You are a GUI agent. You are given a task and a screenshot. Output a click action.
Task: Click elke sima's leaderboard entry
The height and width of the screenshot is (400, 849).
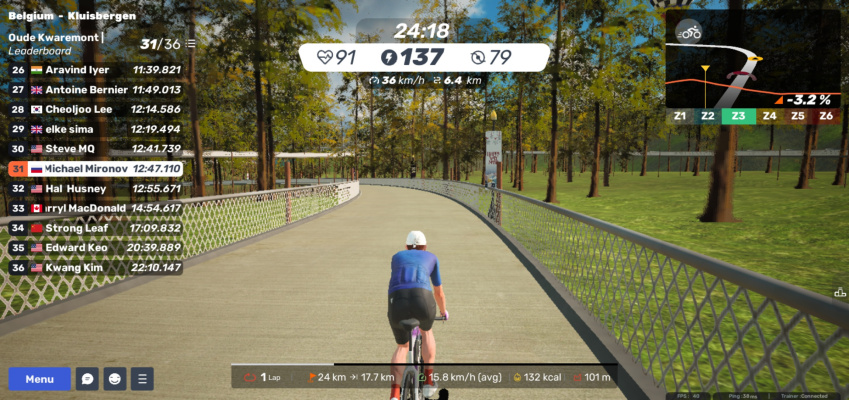[97, 129]
